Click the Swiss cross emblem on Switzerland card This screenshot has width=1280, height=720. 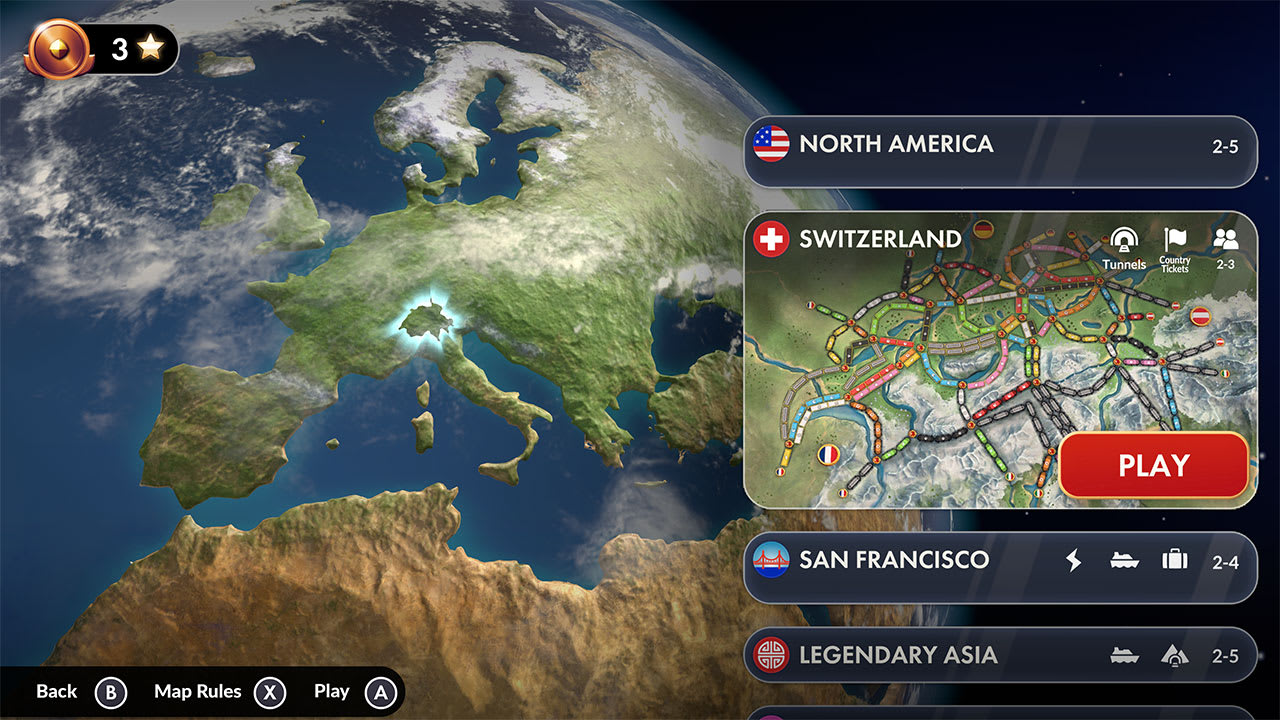point(769,240)
